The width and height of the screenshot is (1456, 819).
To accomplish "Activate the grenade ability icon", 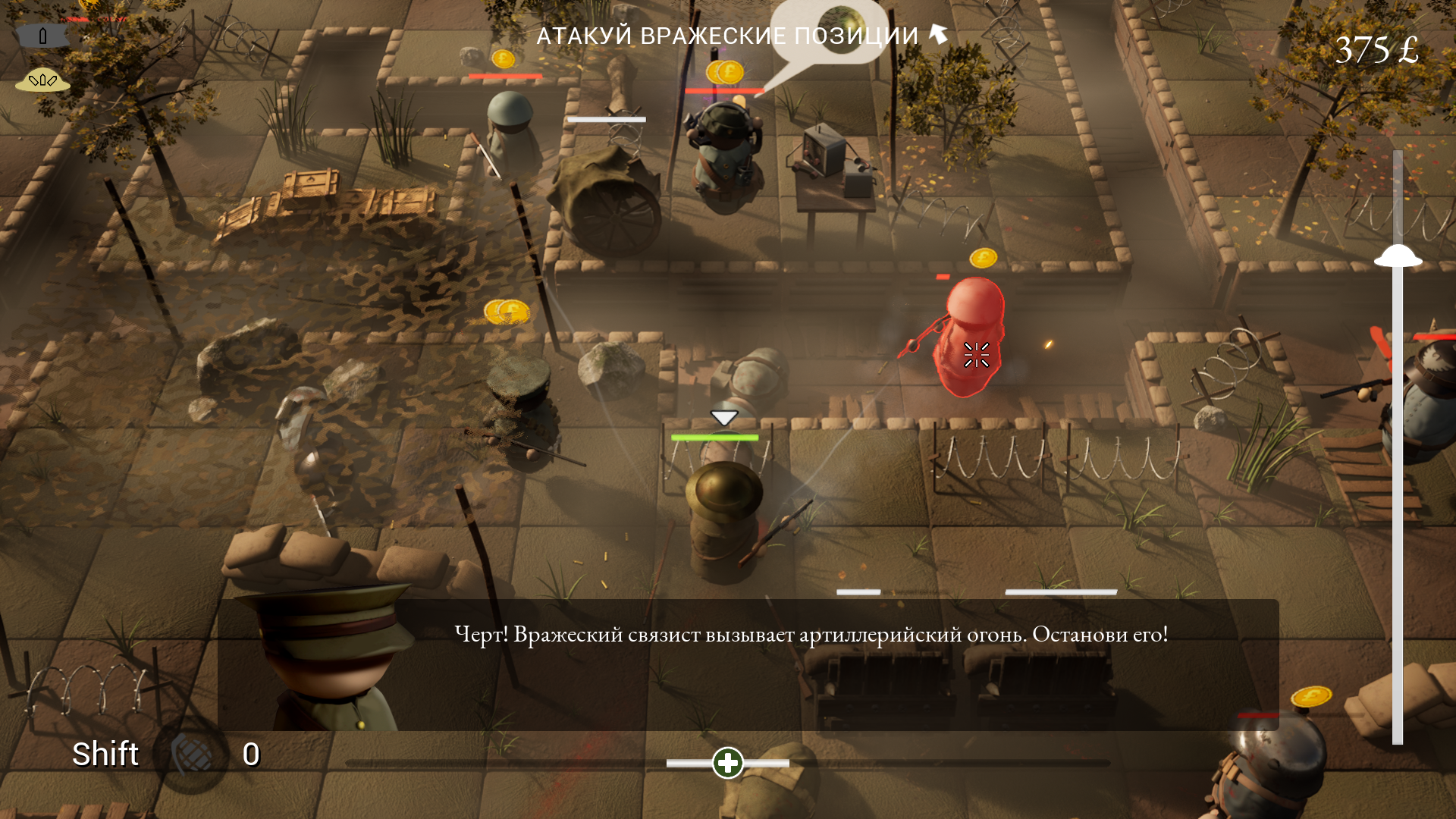I will [x=191, y=755].
